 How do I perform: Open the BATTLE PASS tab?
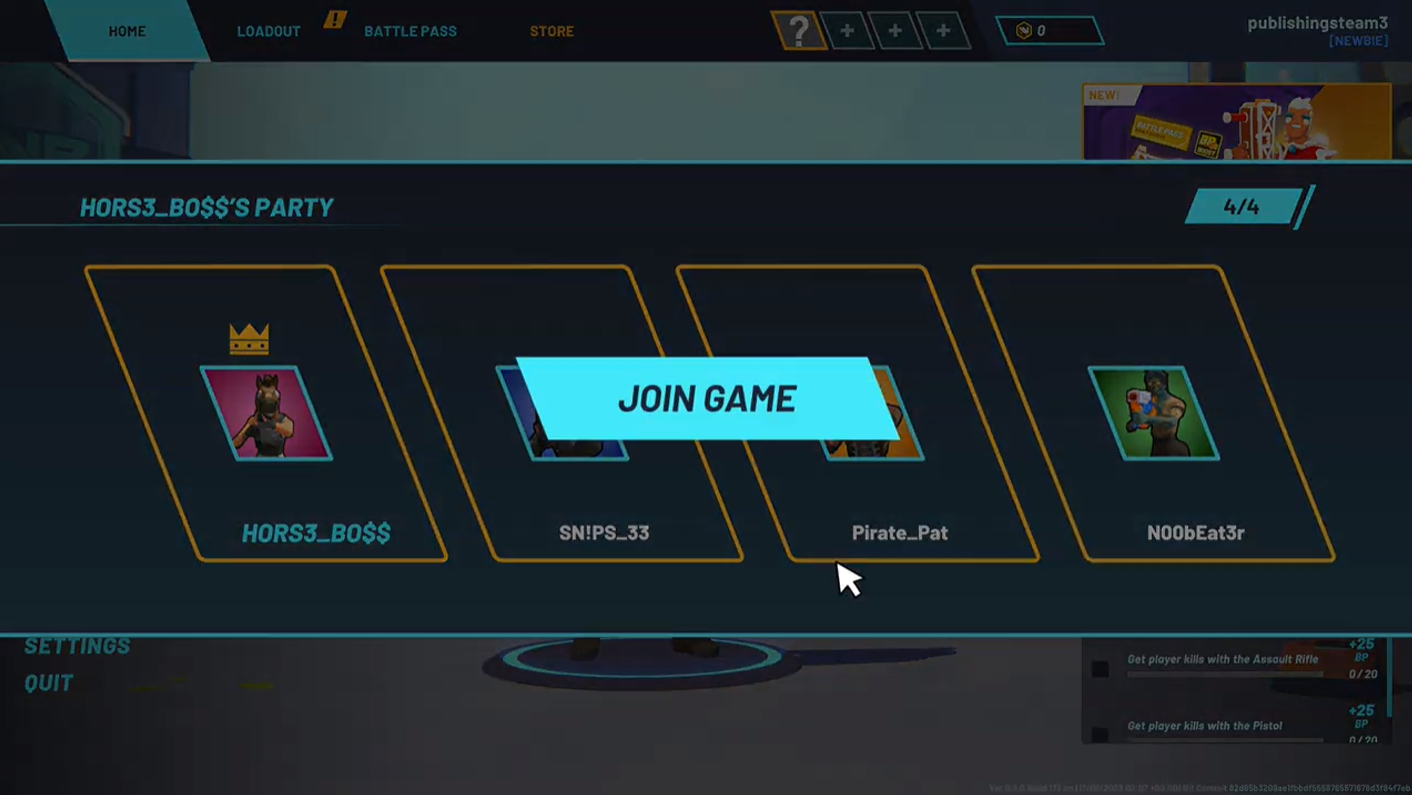tap(410, 30)
